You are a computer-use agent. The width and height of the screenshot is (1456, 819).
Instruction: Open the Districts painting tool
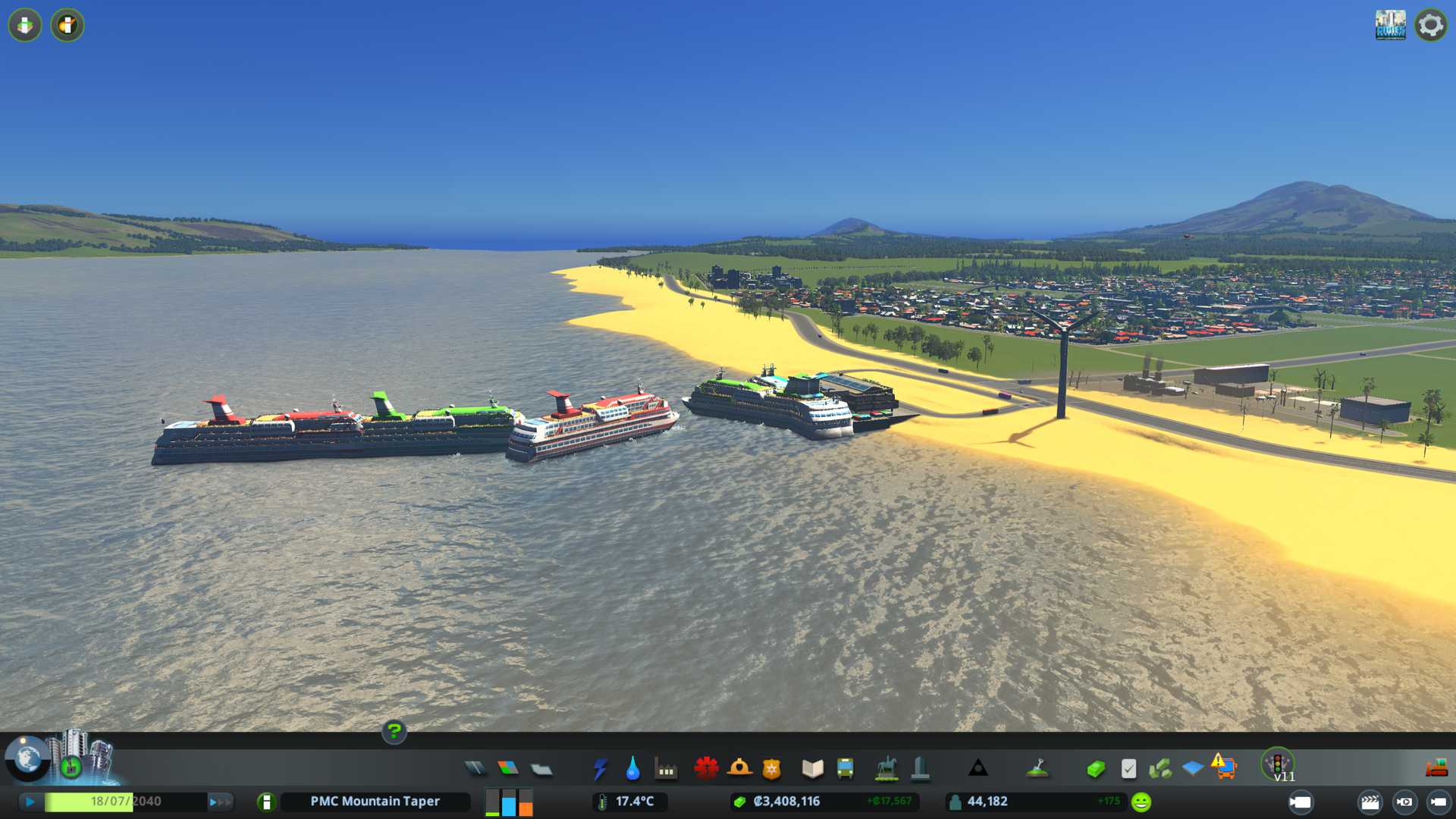[x=541, y=769]
